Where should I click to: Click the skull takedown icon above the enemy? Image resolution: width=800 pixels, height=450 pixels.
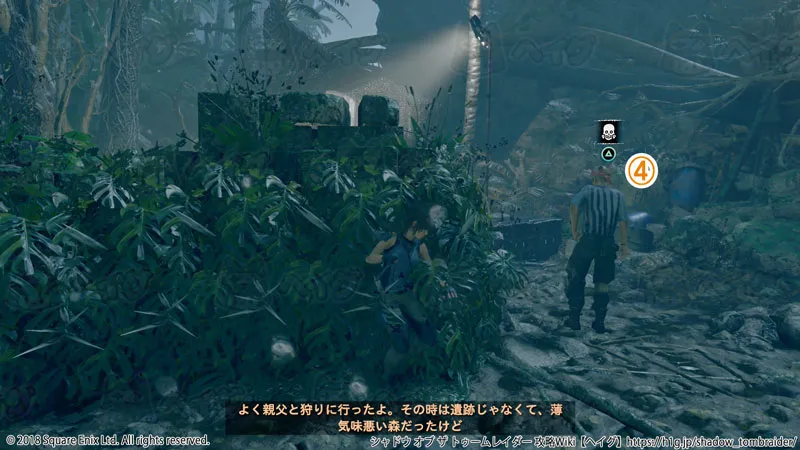pos(606,133)
